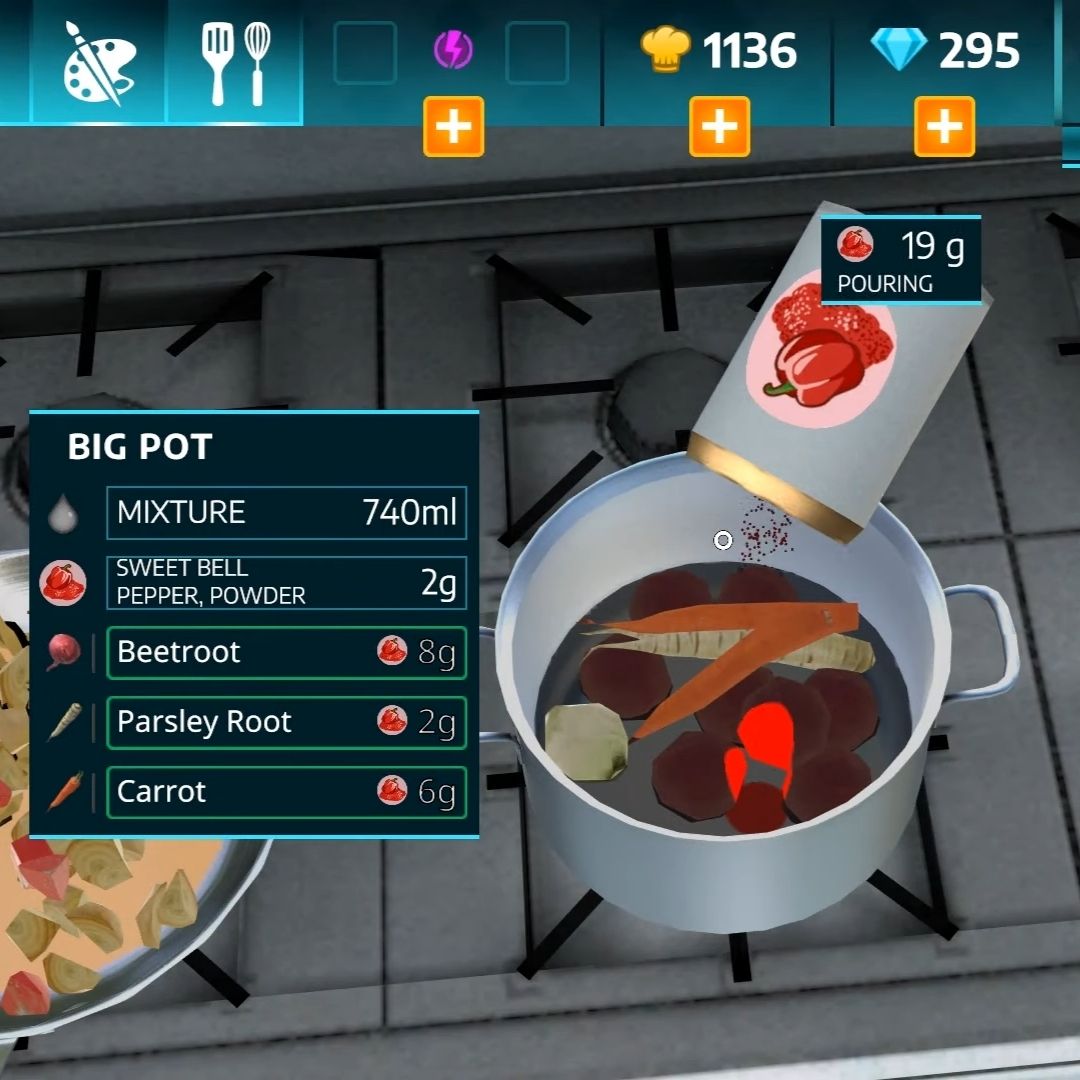Viewport: 1080px width, 1080px height.
Task: Click the Sweet Bell Pepper Powder row
Action: [x=286, y=582]
